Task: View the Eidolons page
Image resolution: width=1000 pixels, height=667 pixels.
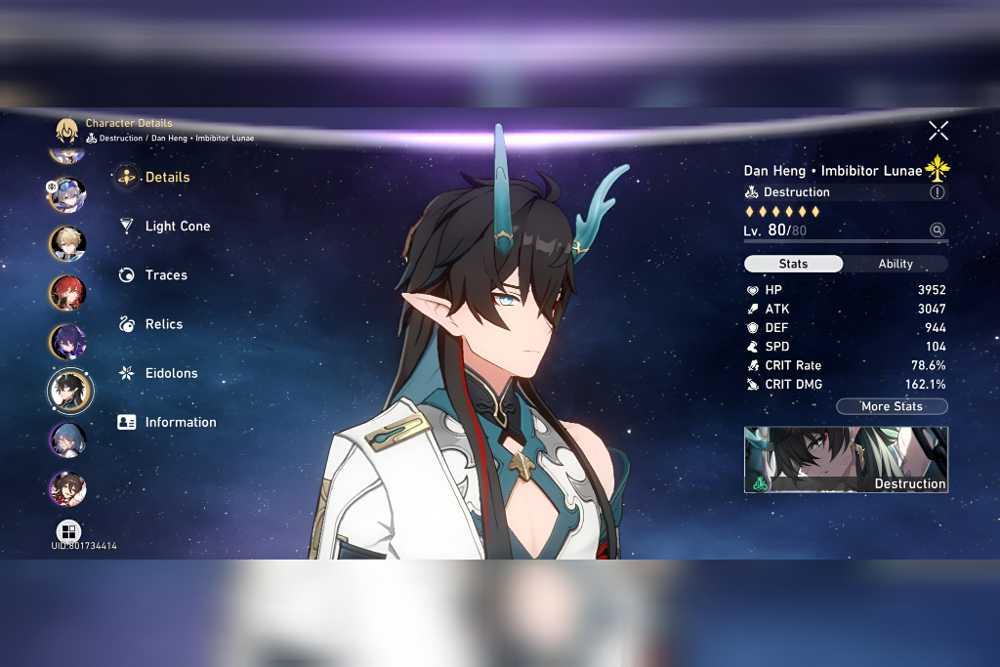Action: click(x=170, y=373)
